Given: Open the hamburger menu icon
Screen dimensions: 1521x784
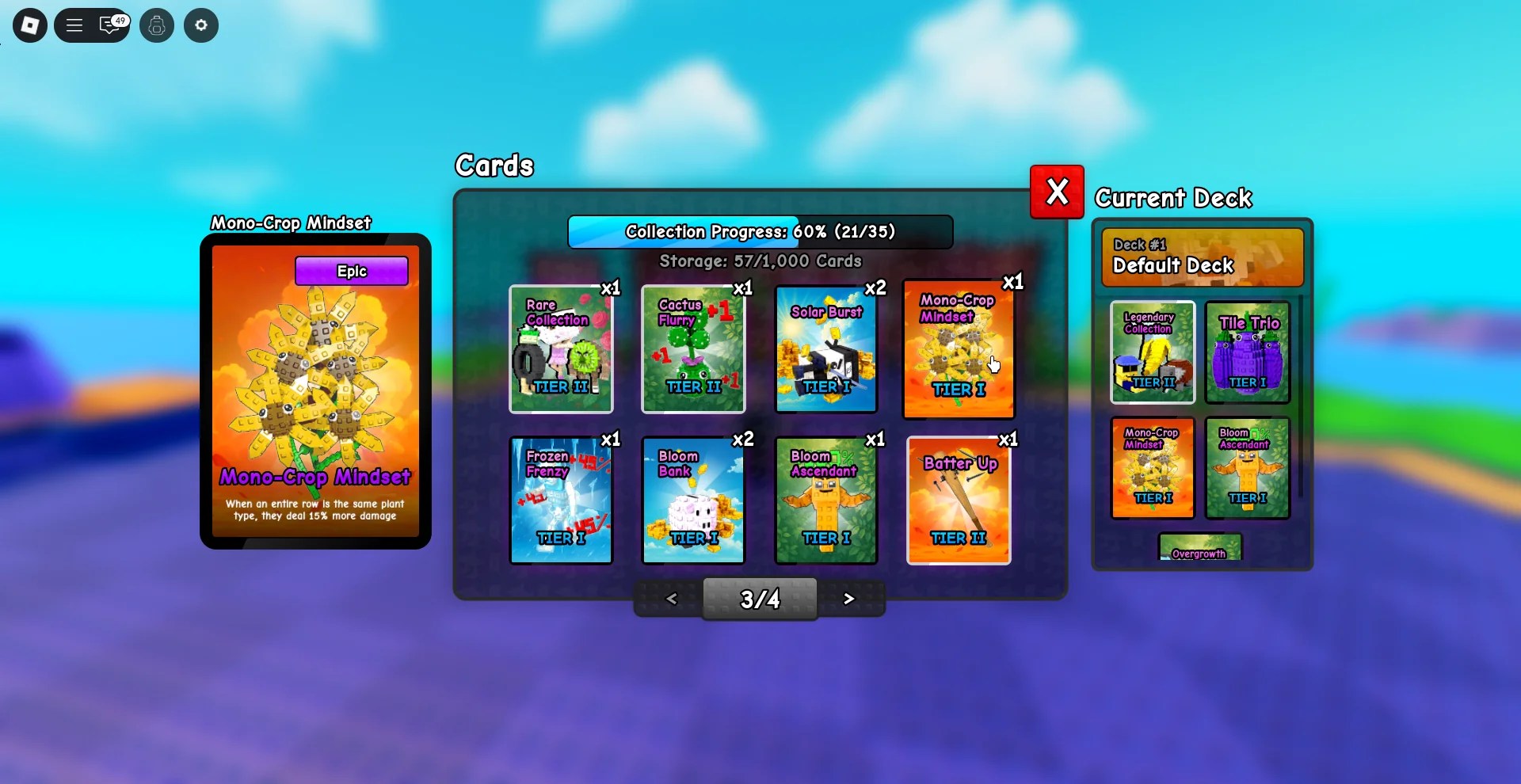Looking at the screenshot, I should pyautogui.click(x=74, y=25).
